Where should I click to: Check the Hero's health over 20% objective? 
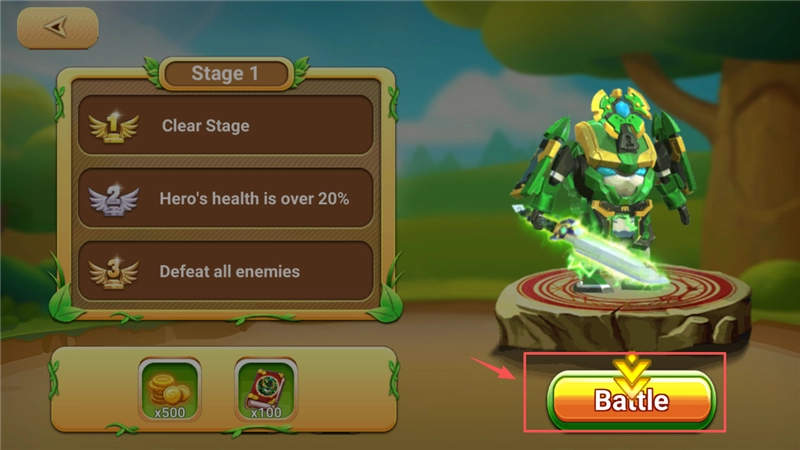[225, 198]
